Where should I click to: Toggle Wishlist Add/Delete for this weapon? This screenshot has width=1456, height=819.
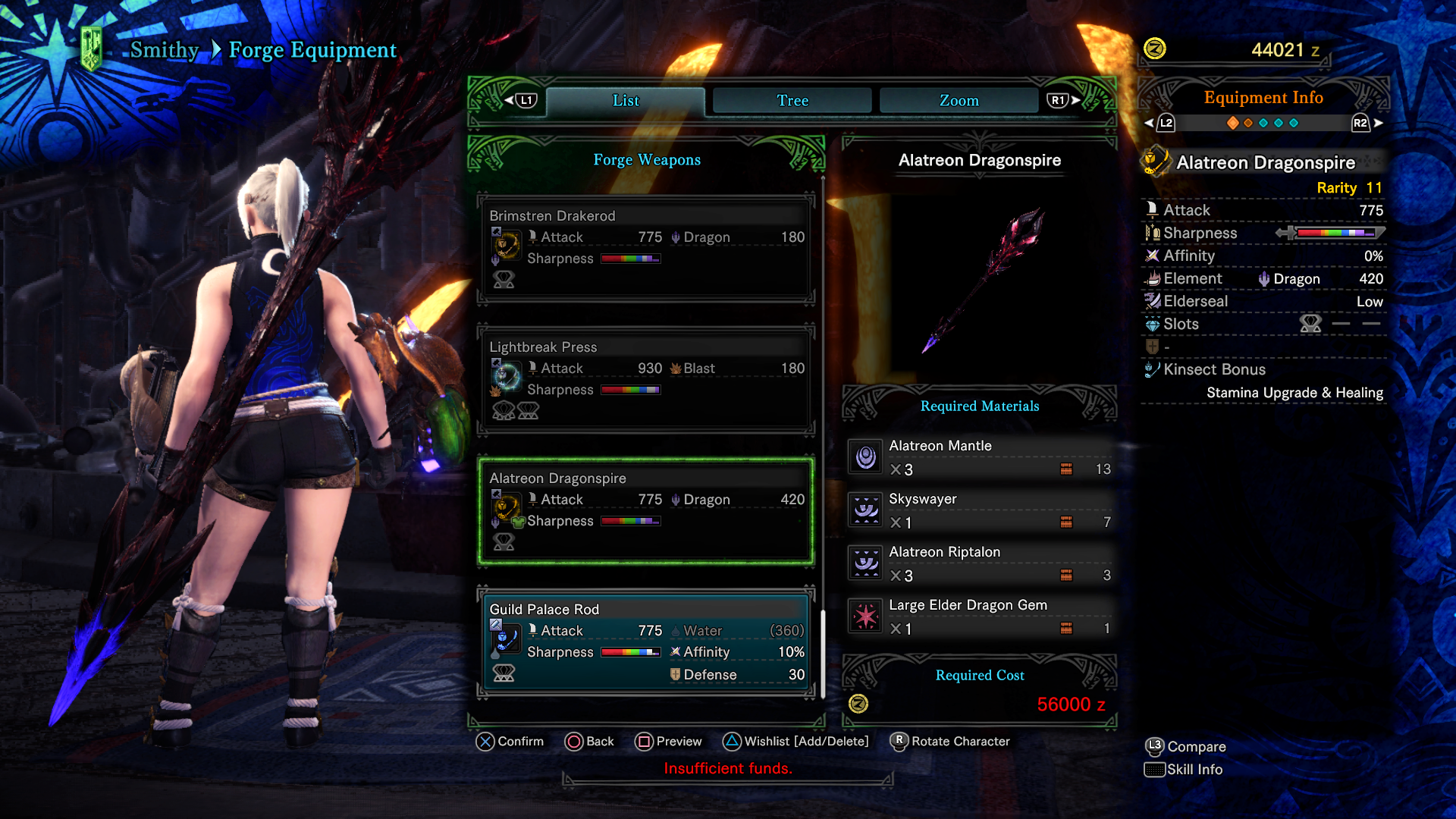(795, 742)
